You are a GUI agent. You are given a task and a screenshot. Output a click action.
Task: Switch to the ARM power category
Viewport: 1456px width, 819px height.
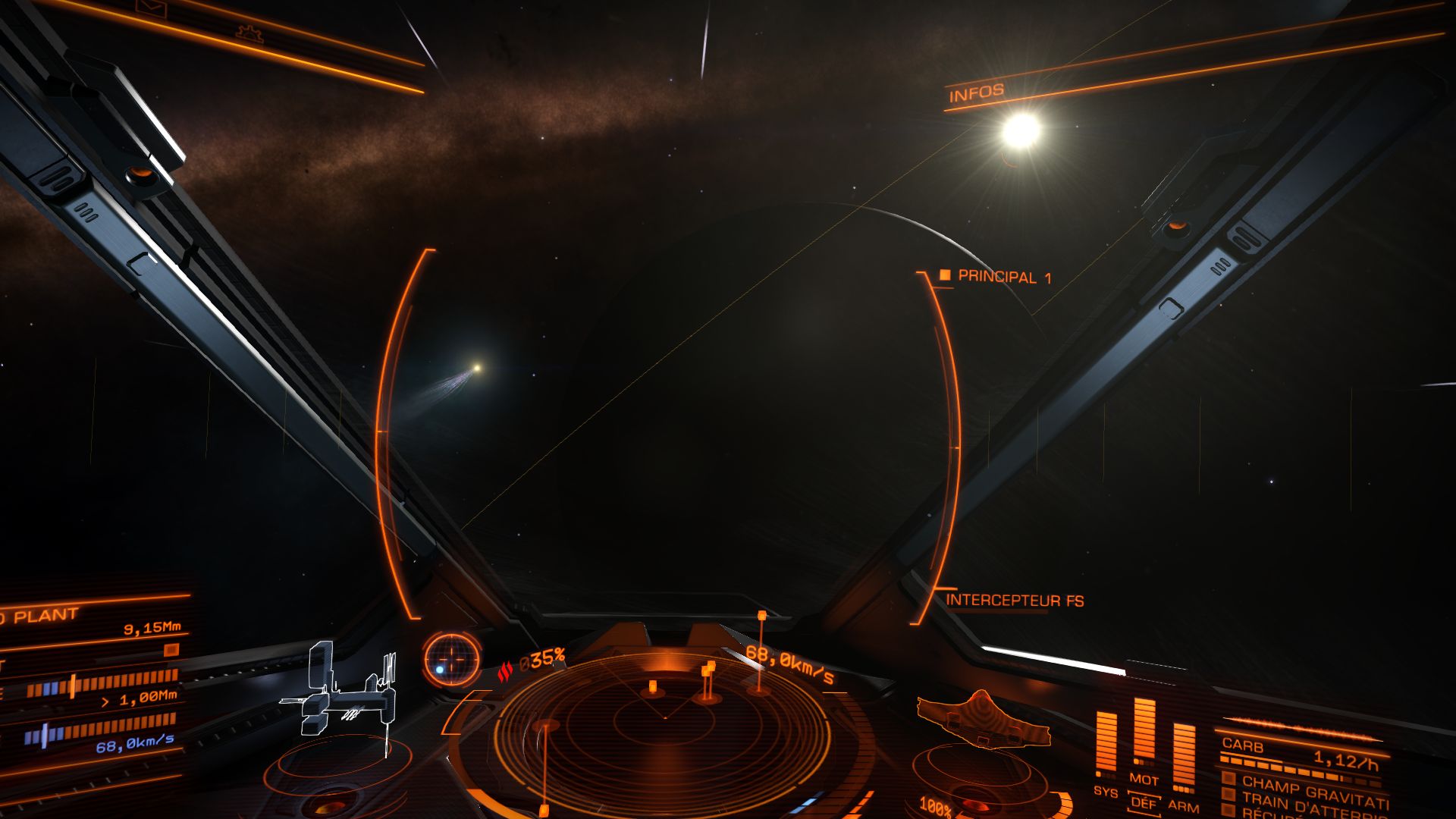click(1184, 805)
